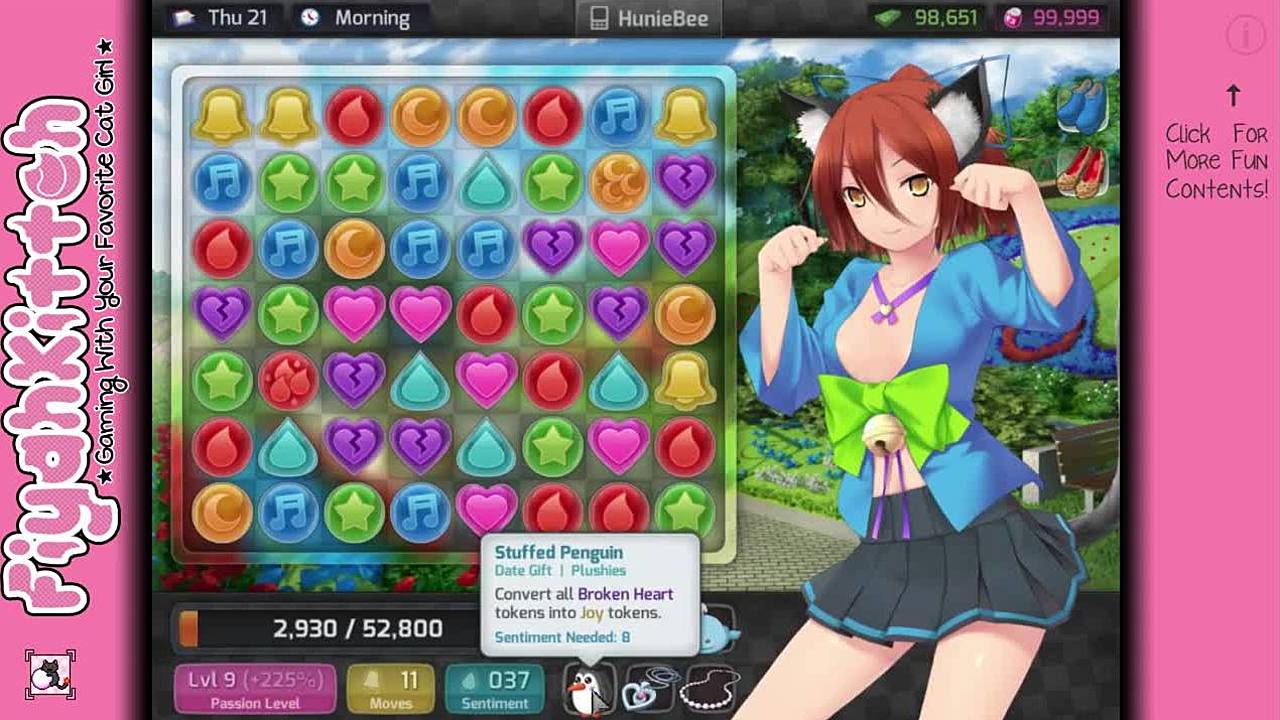Open the HunieBee phone menu
This screenshot has width=1280, height=720.
(648, 18)
